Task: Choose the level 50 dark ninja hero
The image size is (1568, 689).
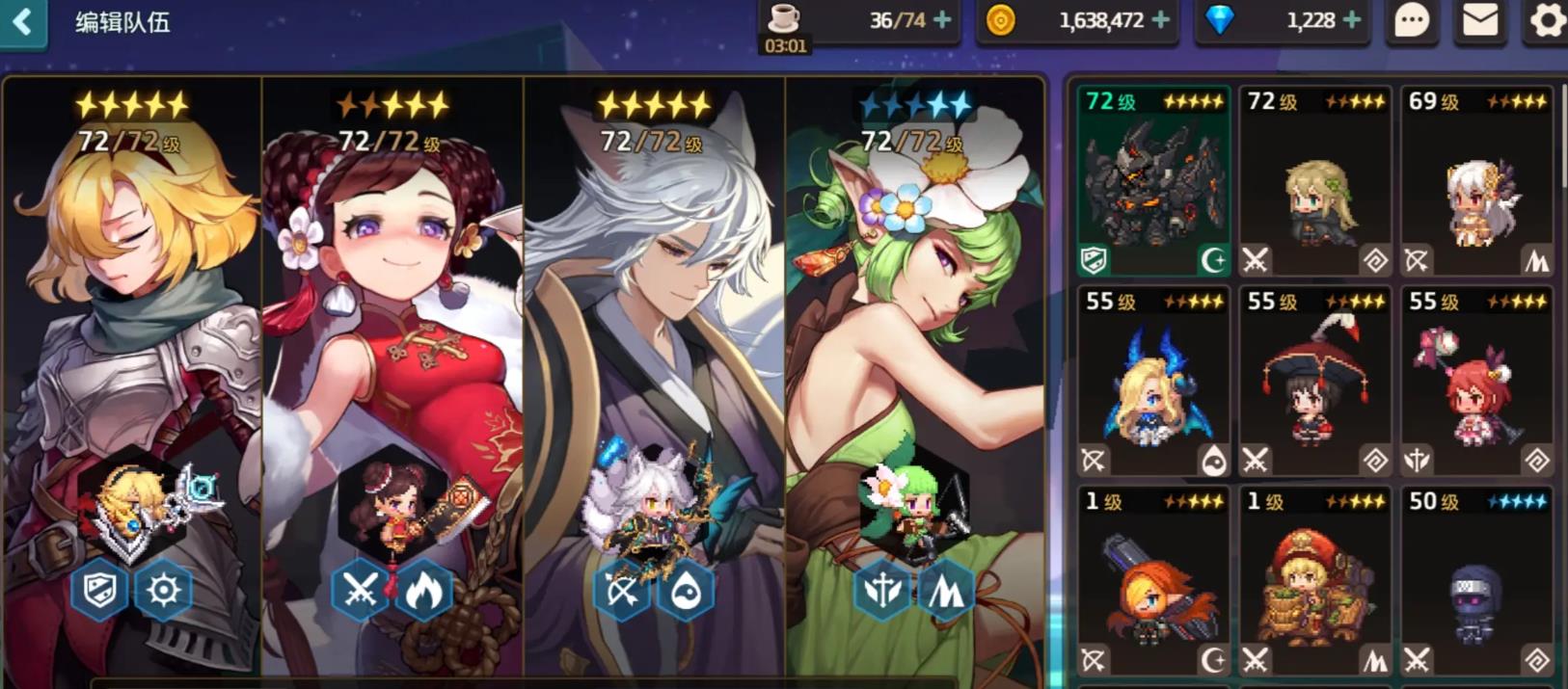Action: click(x=1476, y=583)
